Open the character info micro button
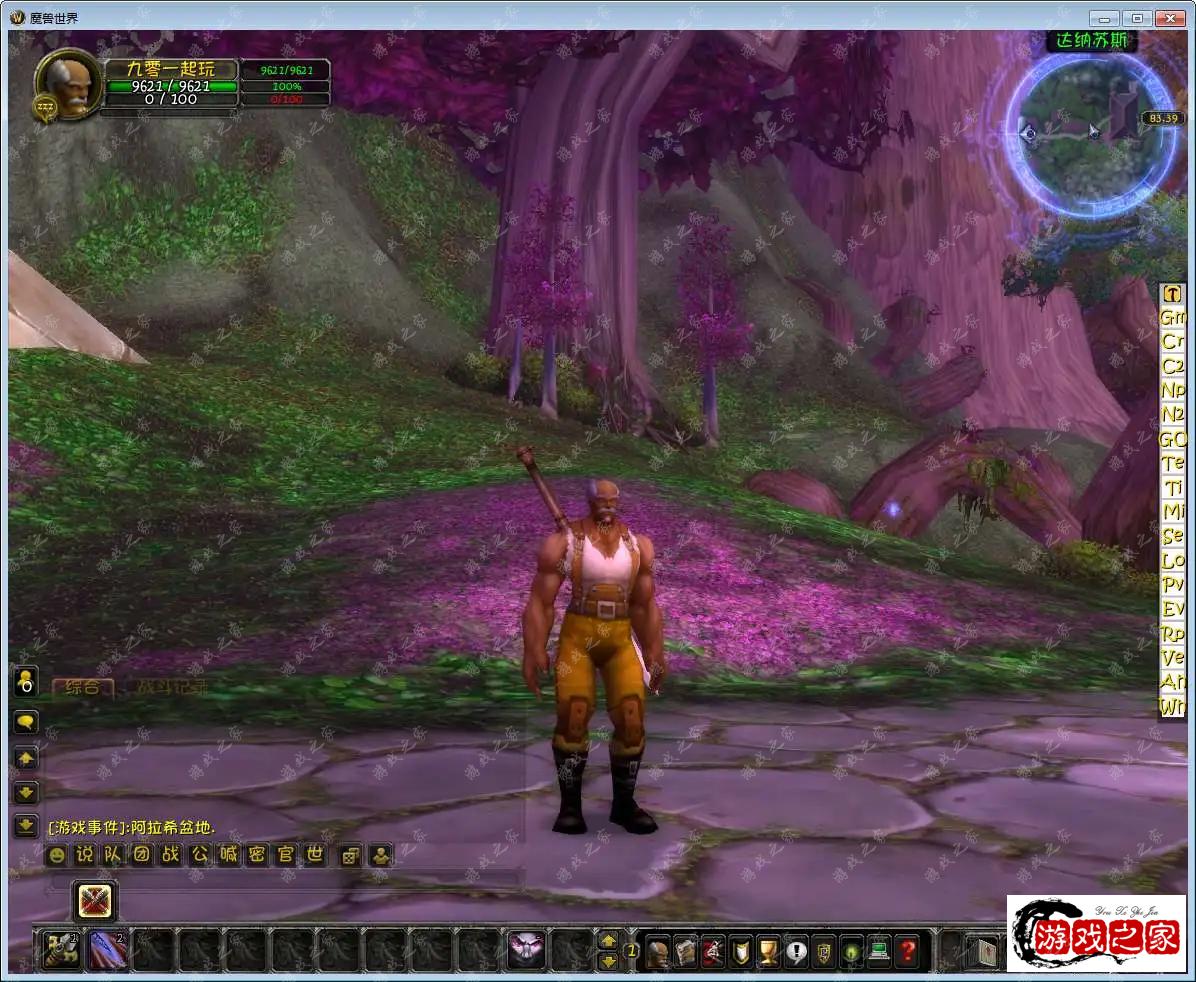 (657, 950)
